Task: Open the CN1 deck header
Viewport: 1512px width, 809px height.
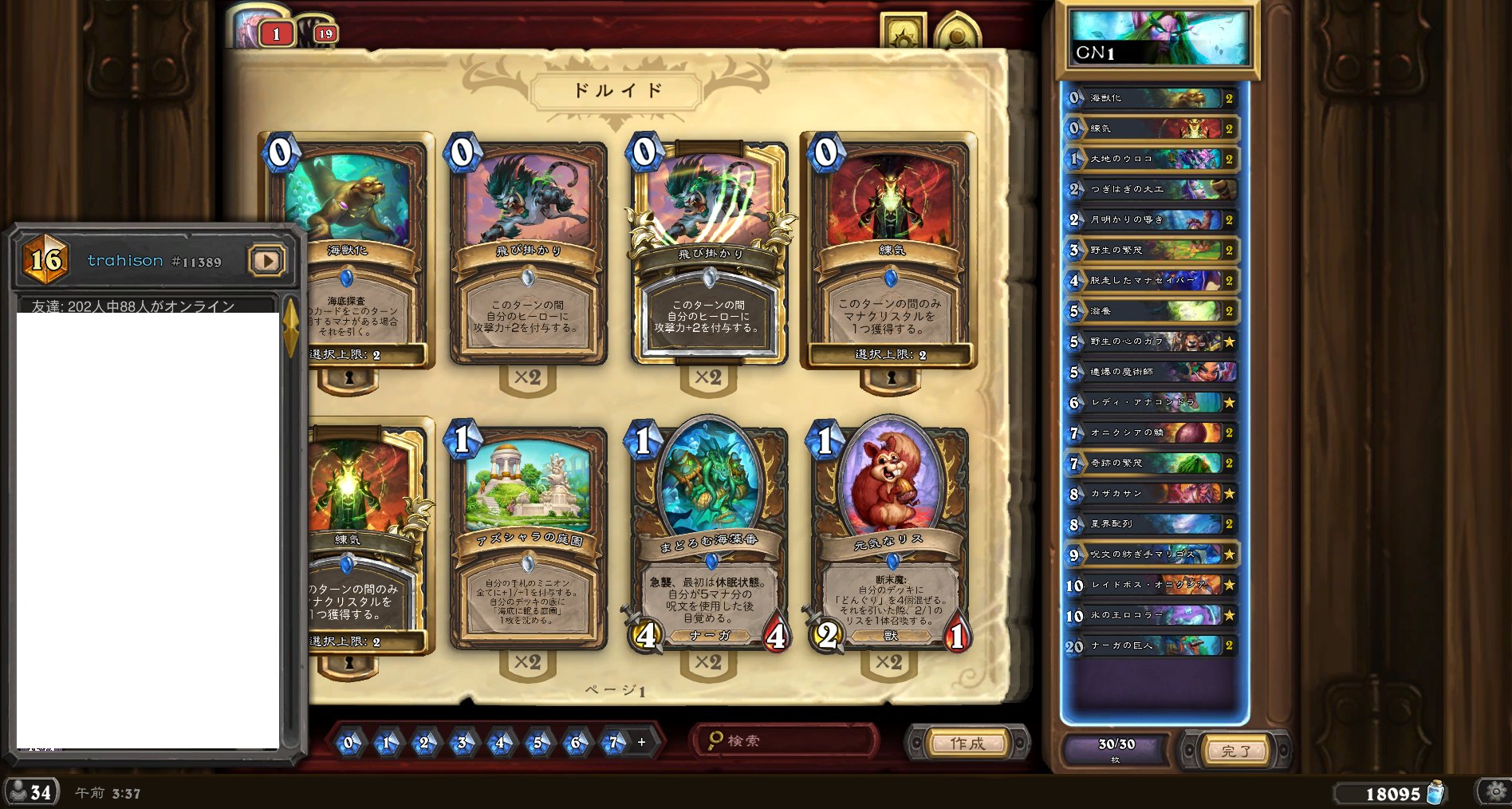Action: (1158, 37)
